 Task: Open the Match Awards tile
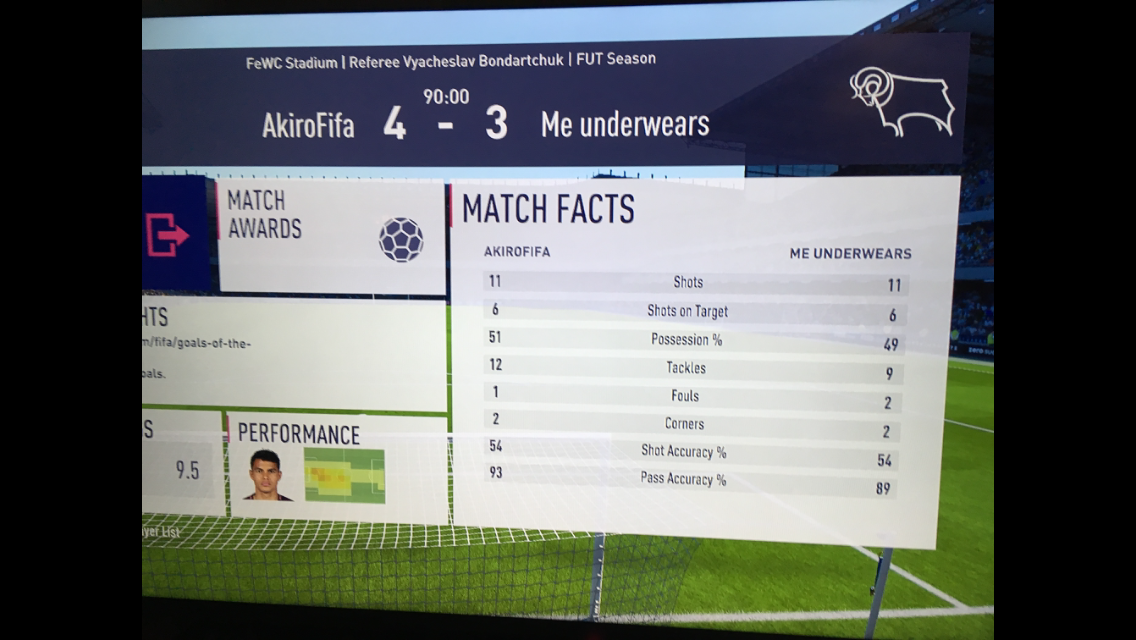pyautogui.click(x=331, y=236)
